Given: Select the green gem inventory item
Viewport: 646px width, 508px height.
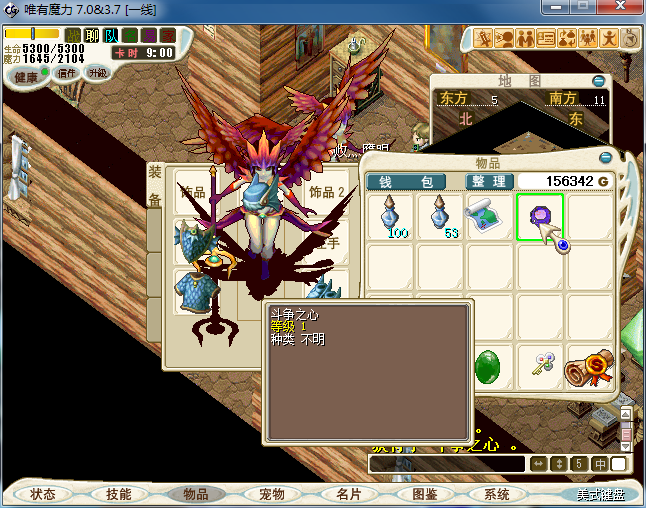Looking at the screenshot, I should (490, 366).
